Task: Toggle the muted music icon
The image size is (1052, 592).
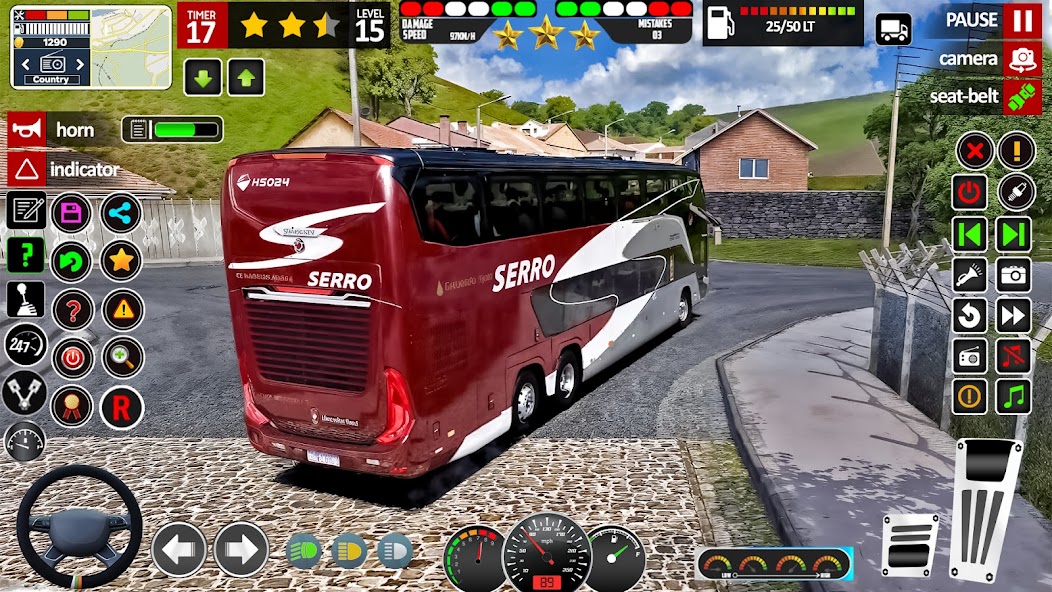Action: point(1013,355)
